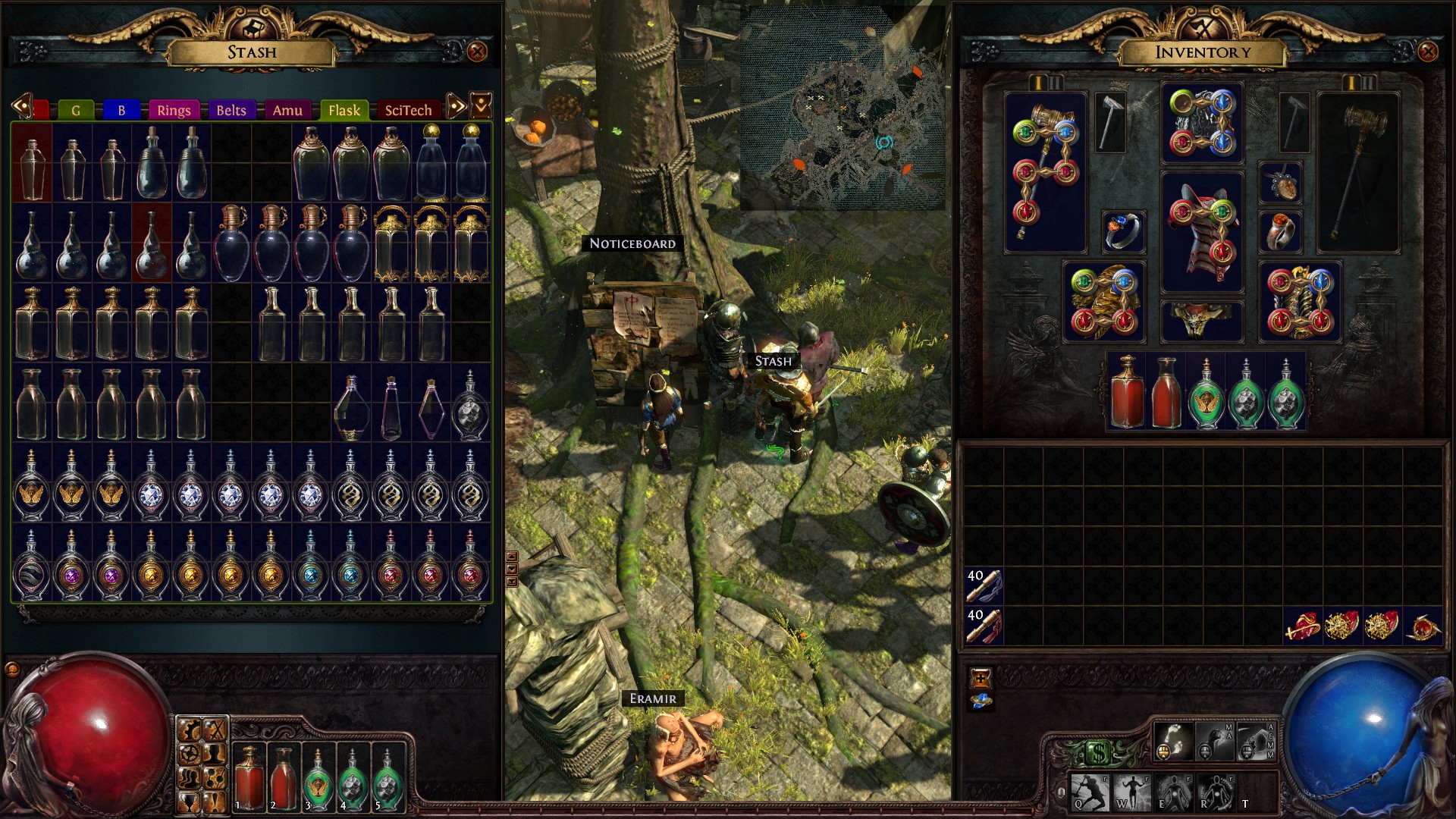Open the Belts stash tab
The height and width of the screenshot is (819, 1456).
coord(231,110)
